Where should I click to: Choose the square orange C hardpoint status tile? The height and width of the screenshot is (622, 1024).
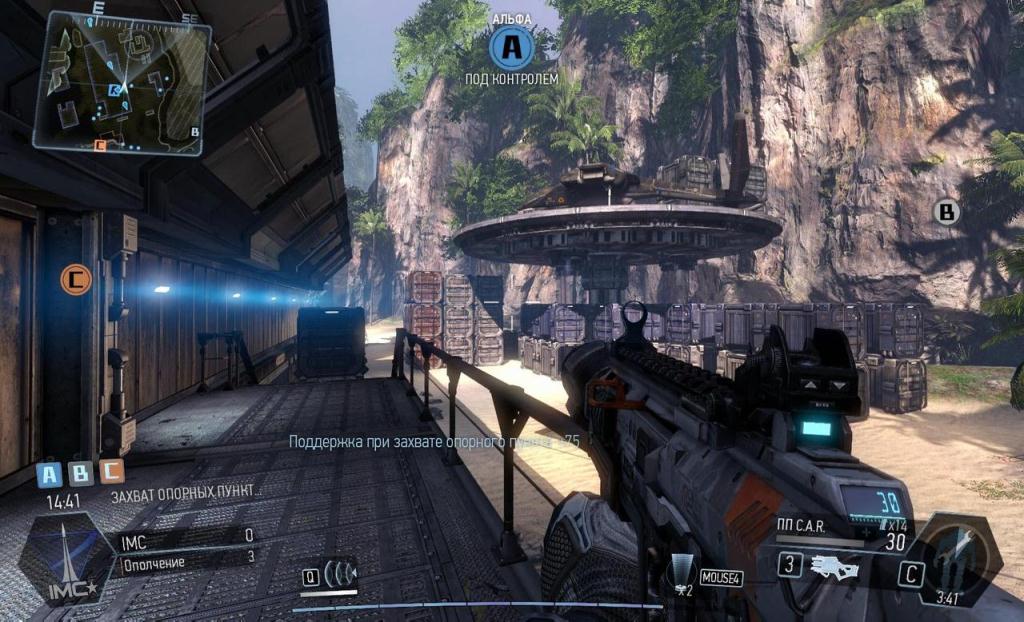point(111,473)
